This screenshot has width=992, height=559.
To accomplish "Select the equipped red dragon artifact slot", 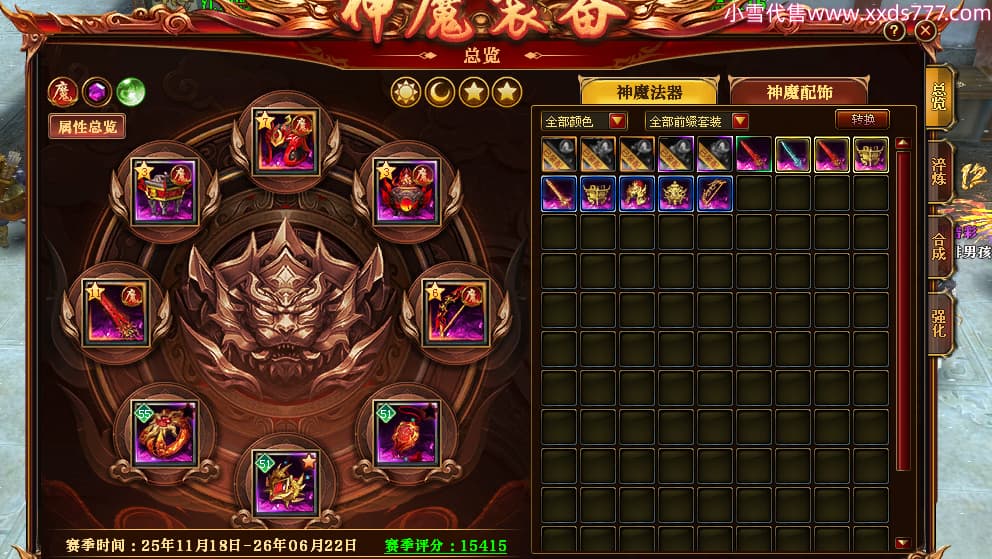I will (286, 142).
